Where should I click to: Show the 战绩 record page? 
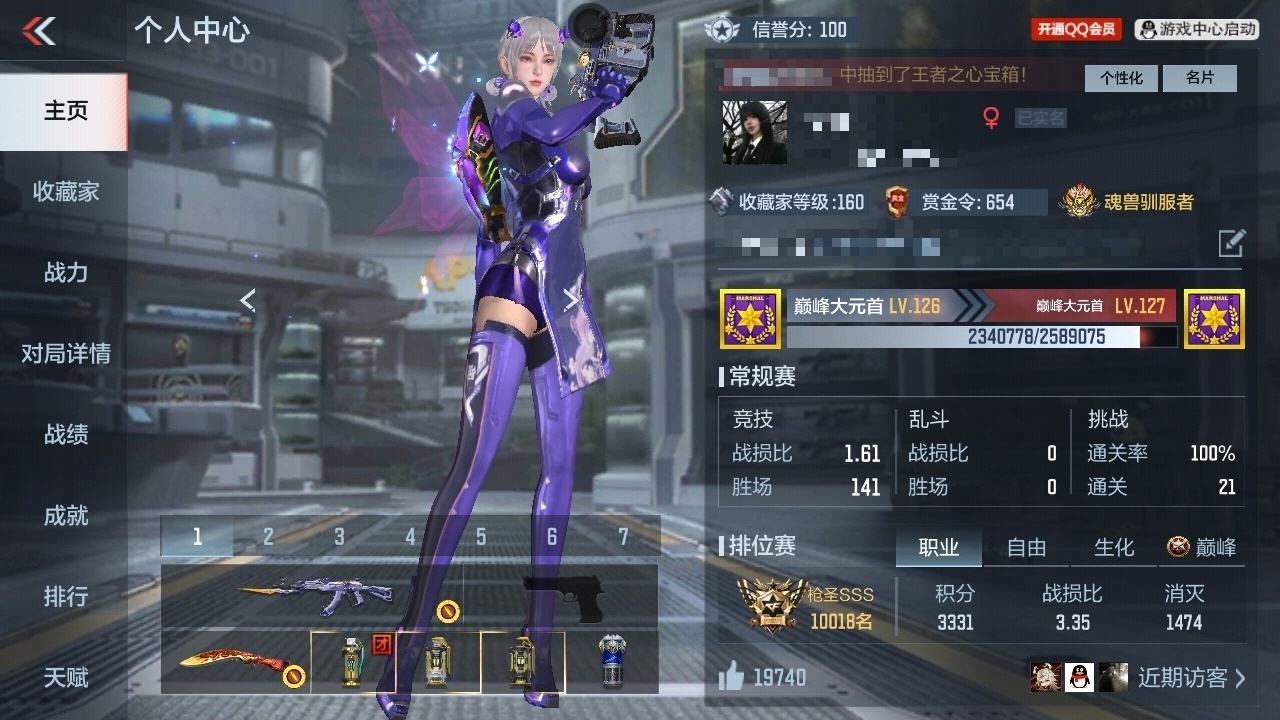(65, 434)
